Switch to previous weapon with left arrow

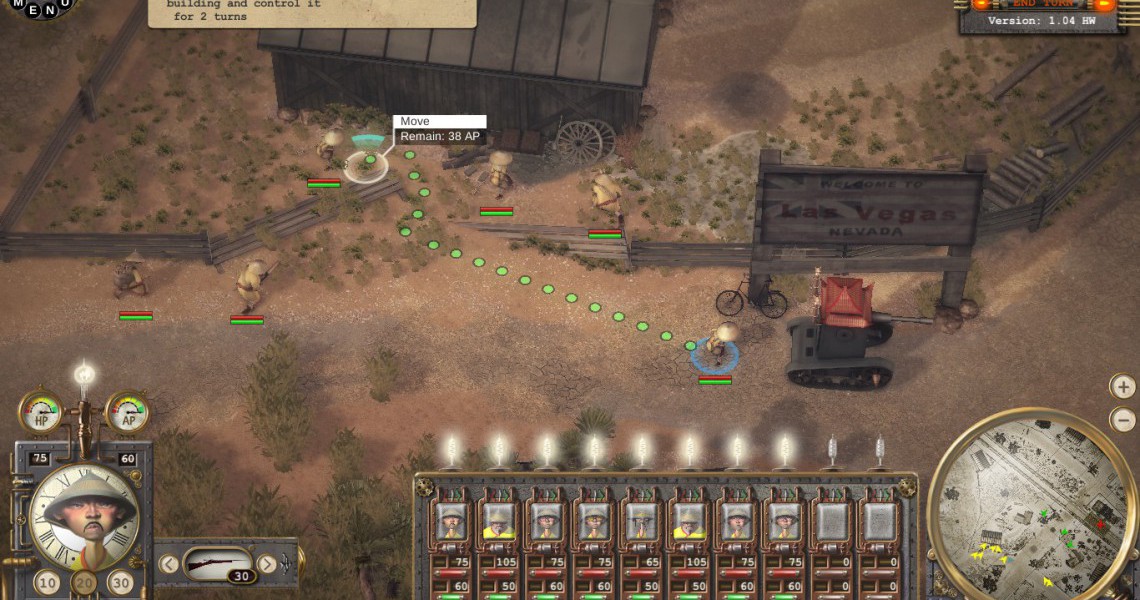click(169, 564)
